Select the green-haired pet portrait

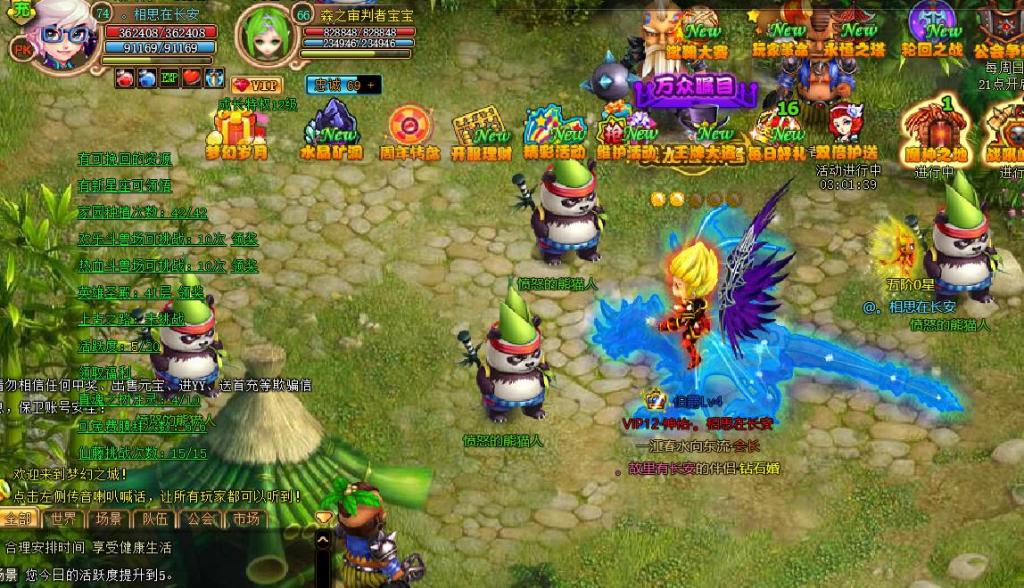tap(267, 35)
